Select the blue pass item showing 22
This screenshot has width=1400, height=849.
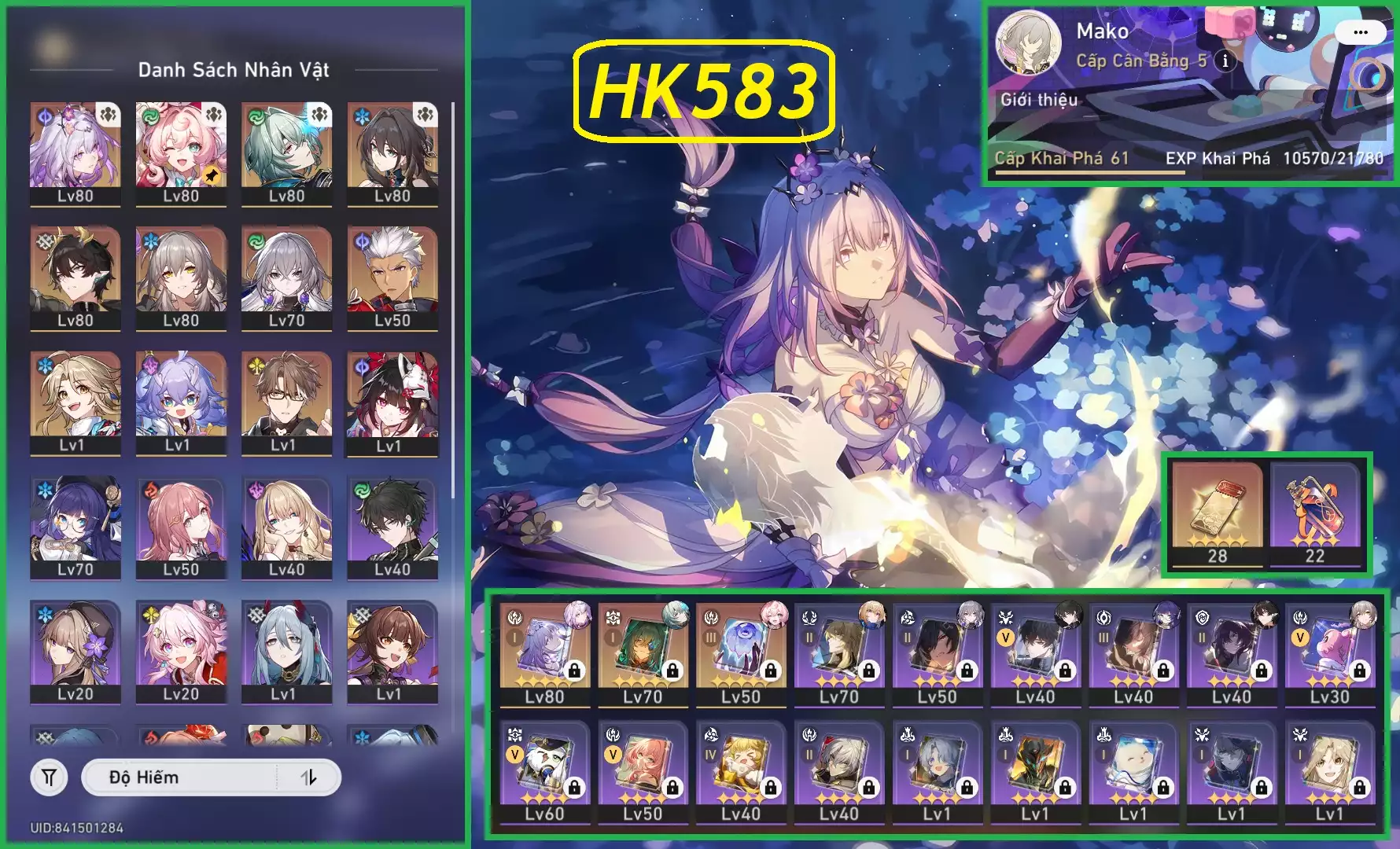point(1314,513)
